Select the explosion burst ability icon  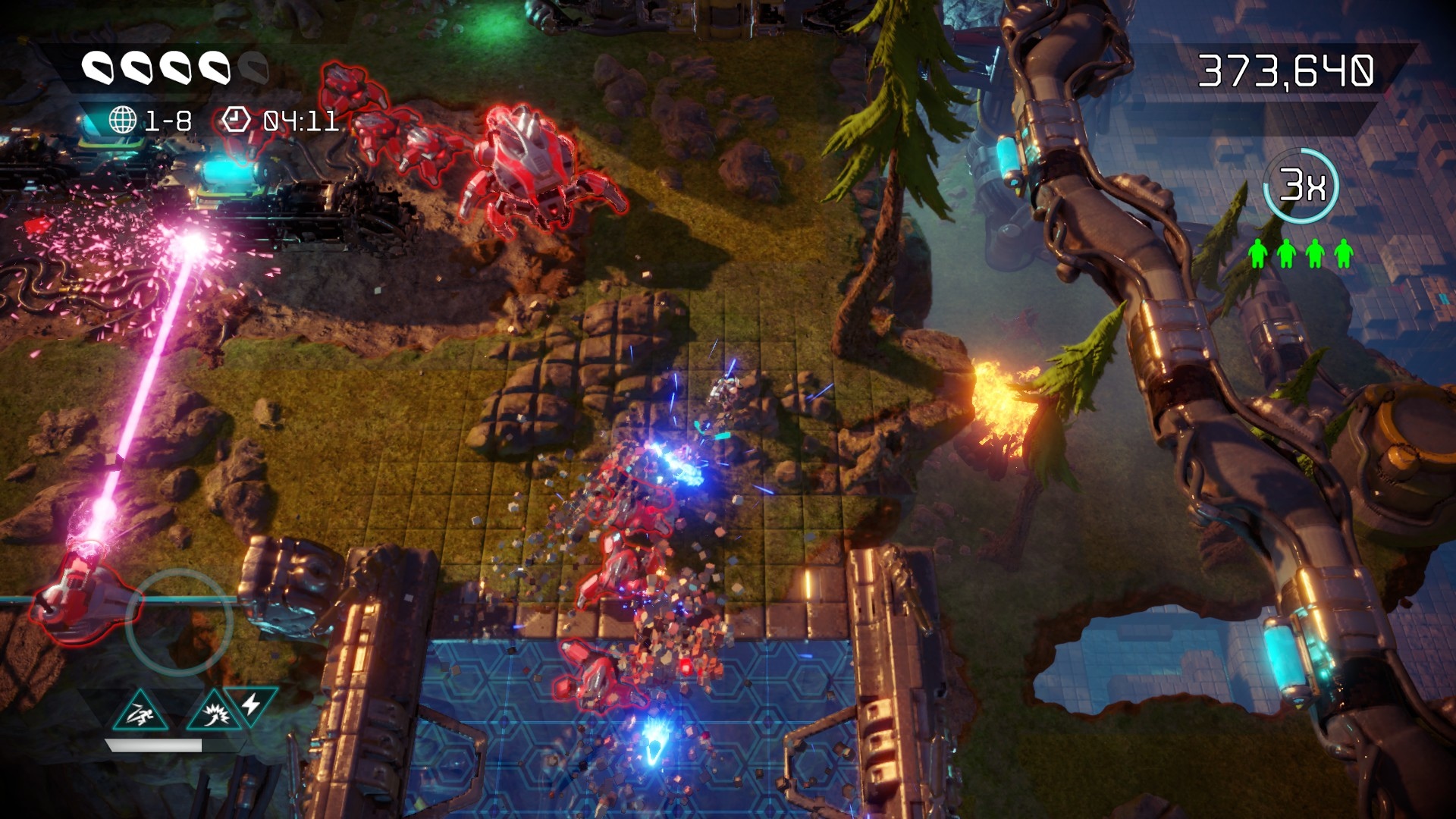click(x=213, y=713)
